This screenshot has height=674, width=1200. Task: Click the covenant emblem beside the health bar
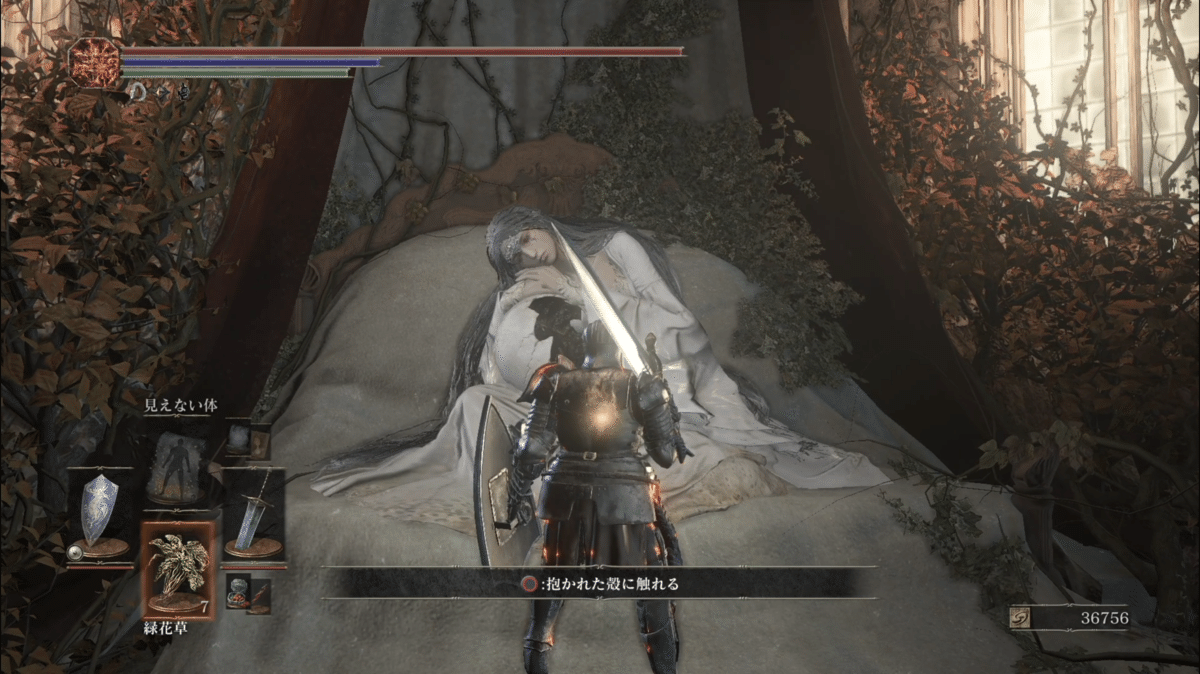click(93, 61)
